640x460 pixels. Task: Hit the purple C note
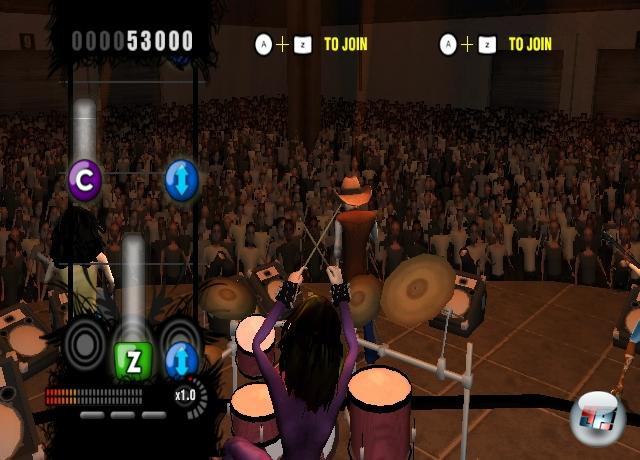tap(85, 180)
